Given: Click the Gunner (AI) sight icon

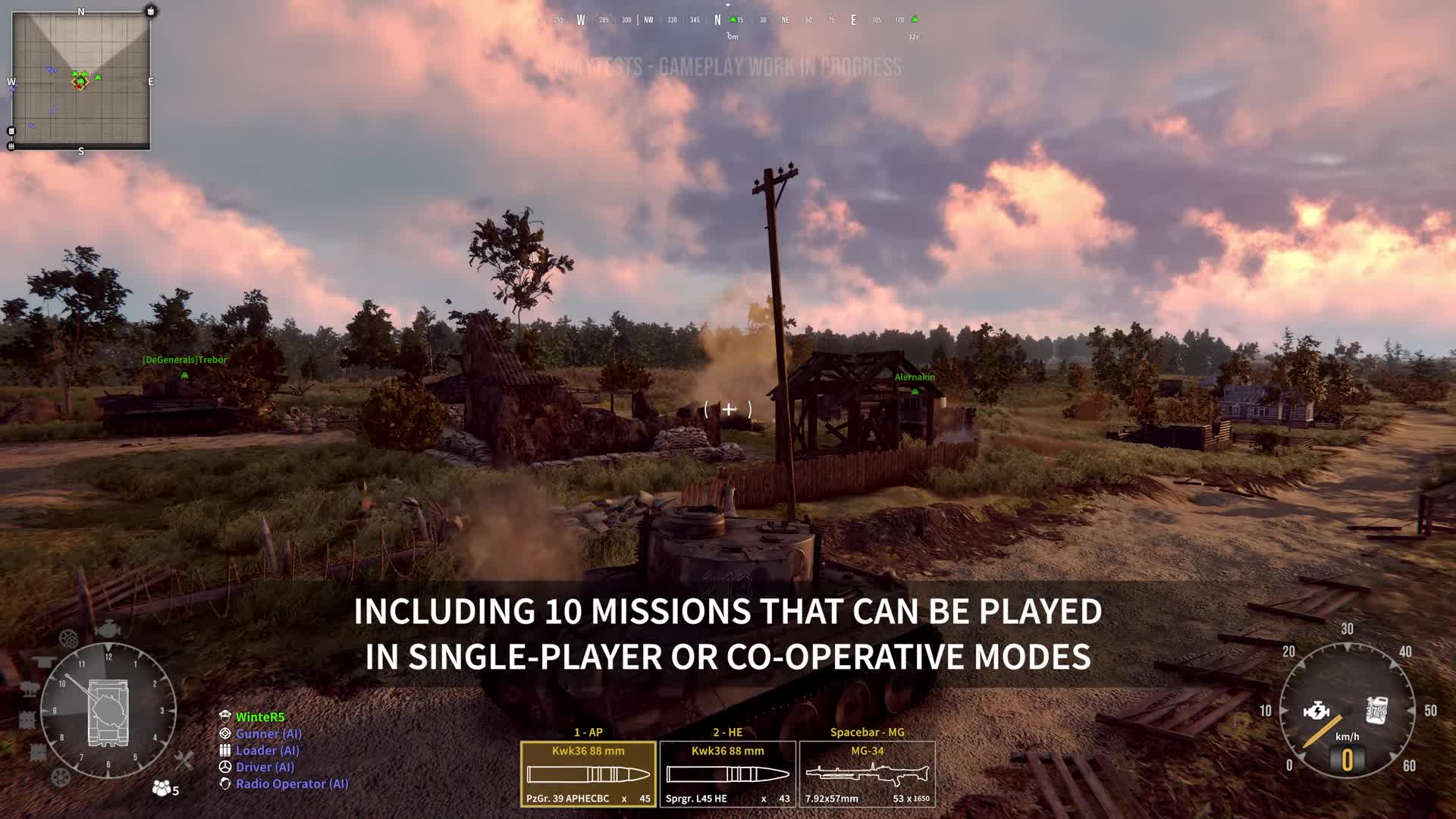Looking at the screenshot, I should [x=225, y=733].
